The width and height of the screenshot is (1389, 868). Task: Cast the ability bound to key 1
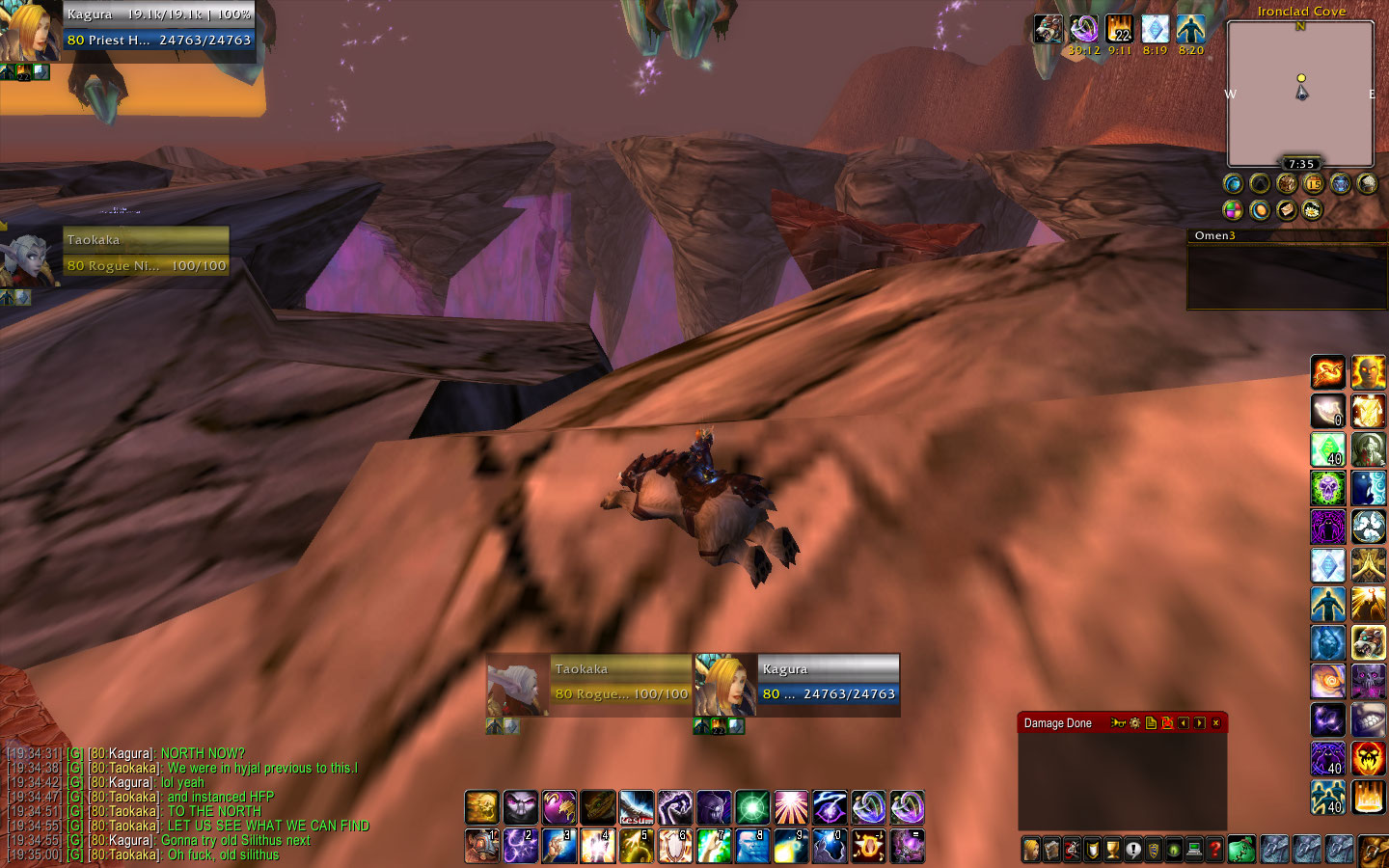point(481,846)
